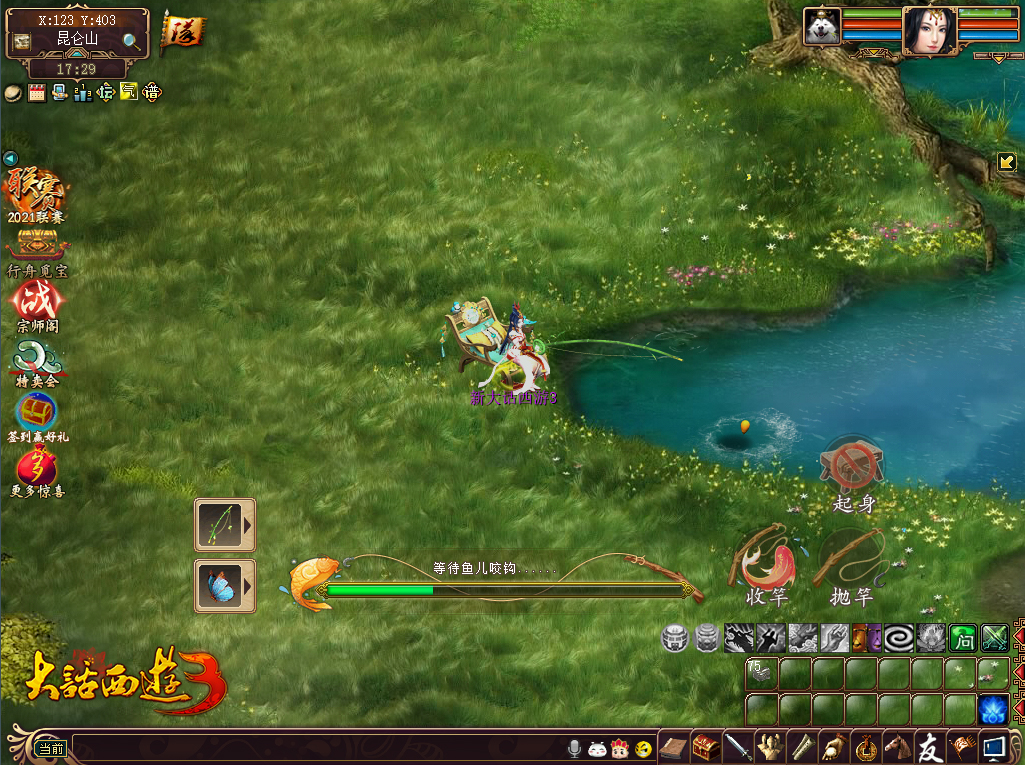This screenshot has height=768, width=1025.
Task: Open the 行舟觅宝 treasure boat event
Action: click(37, 250)
